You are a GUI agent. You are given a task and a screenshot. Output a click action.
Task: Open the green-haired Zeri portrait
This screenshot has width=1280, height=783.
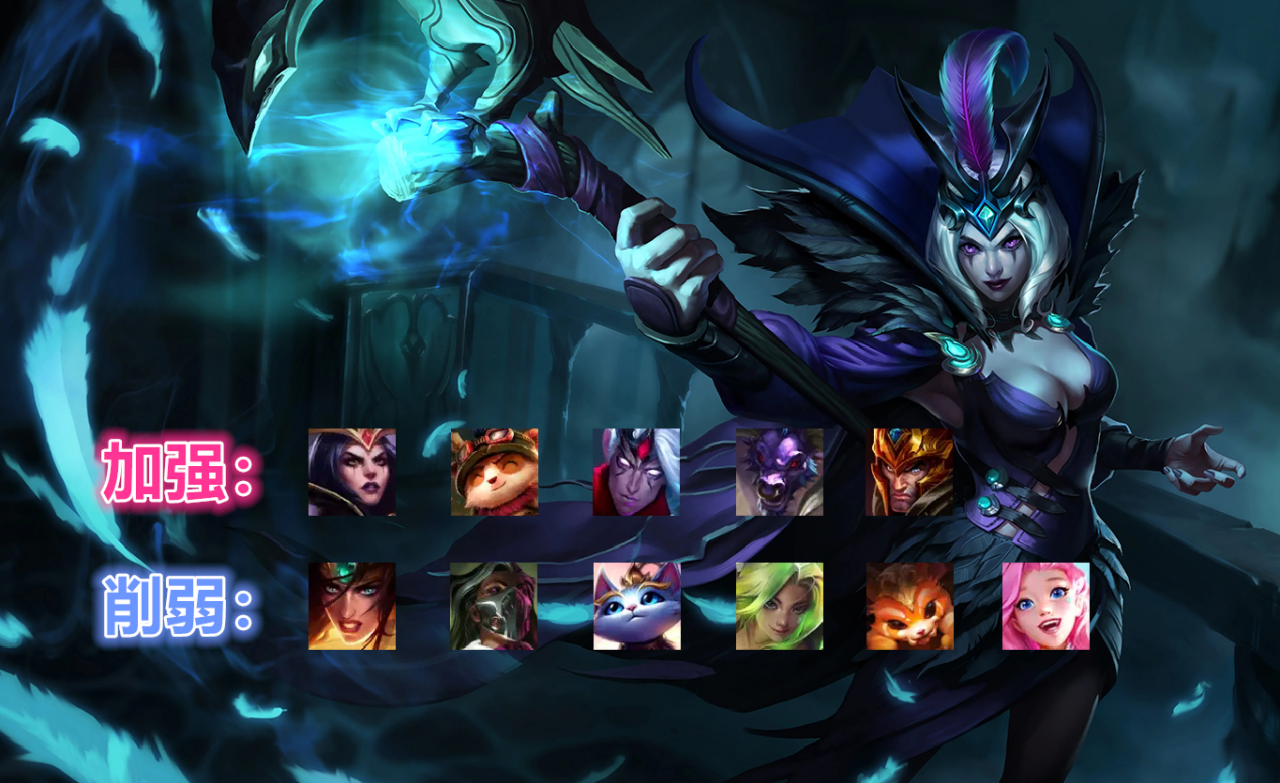coord(780,606)
